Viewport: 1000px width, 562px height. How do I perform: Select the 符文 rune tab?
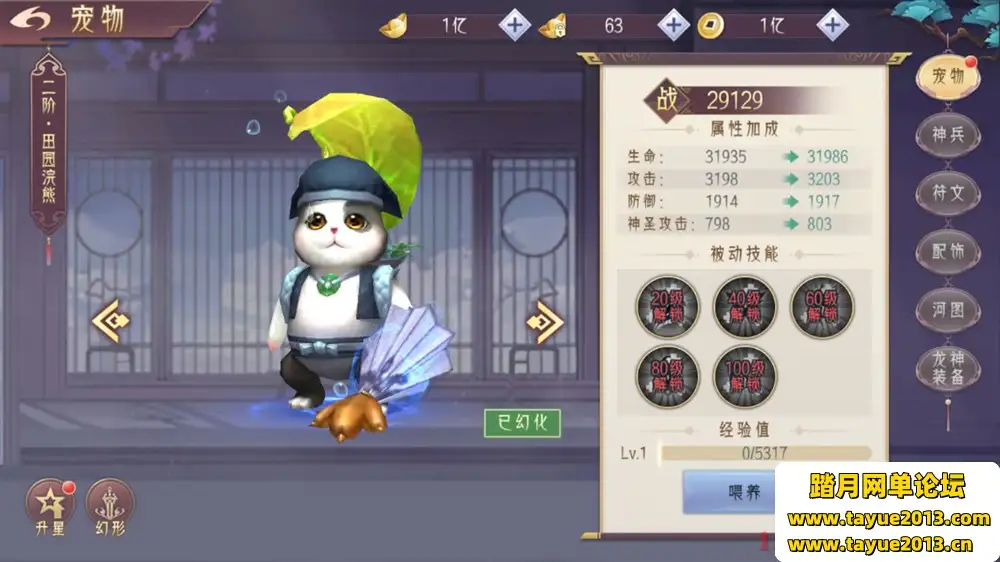click(947, 193)
